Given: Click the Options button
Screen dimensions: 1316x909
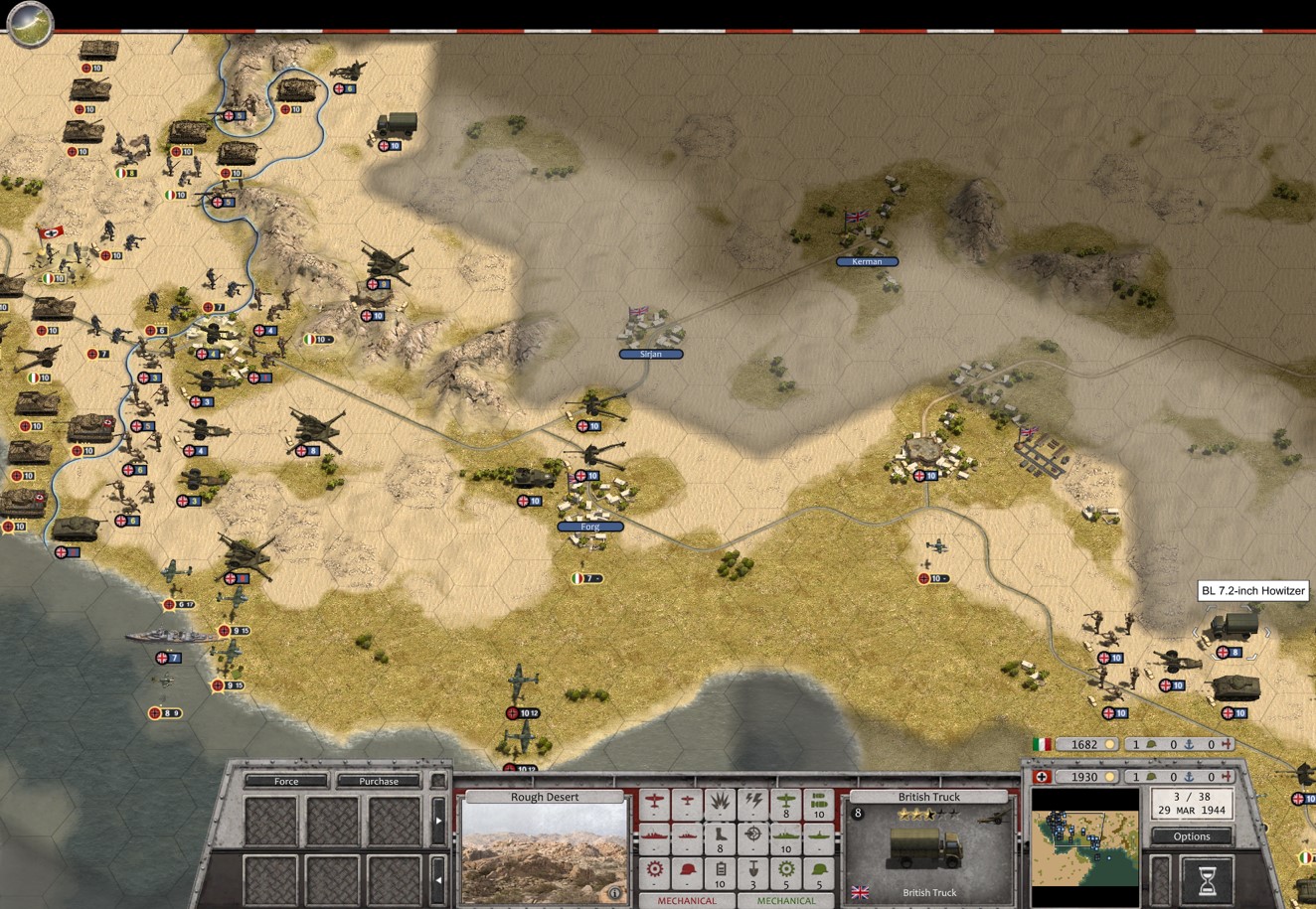Looking at the screenshot, I should 1191,836.
